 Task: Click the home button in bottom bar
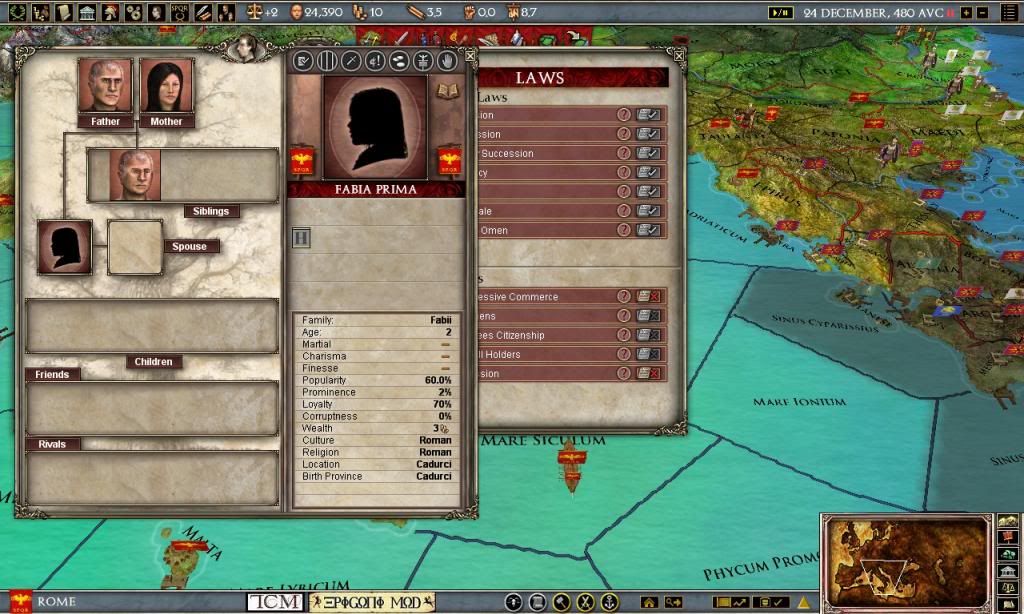(x=648, y=602)
